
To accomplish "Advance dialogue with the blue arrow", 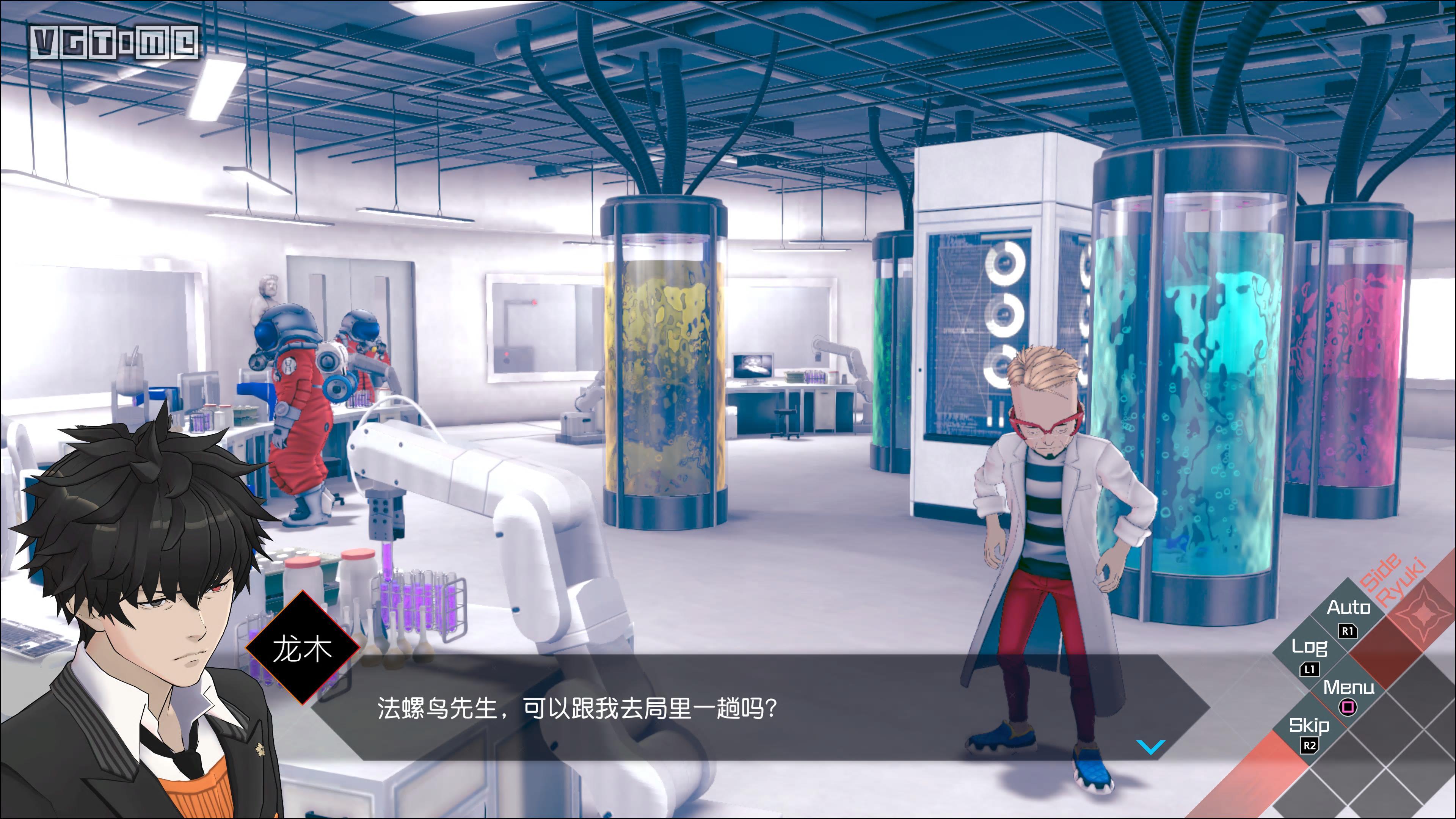I will click(x=1150, y=747).
